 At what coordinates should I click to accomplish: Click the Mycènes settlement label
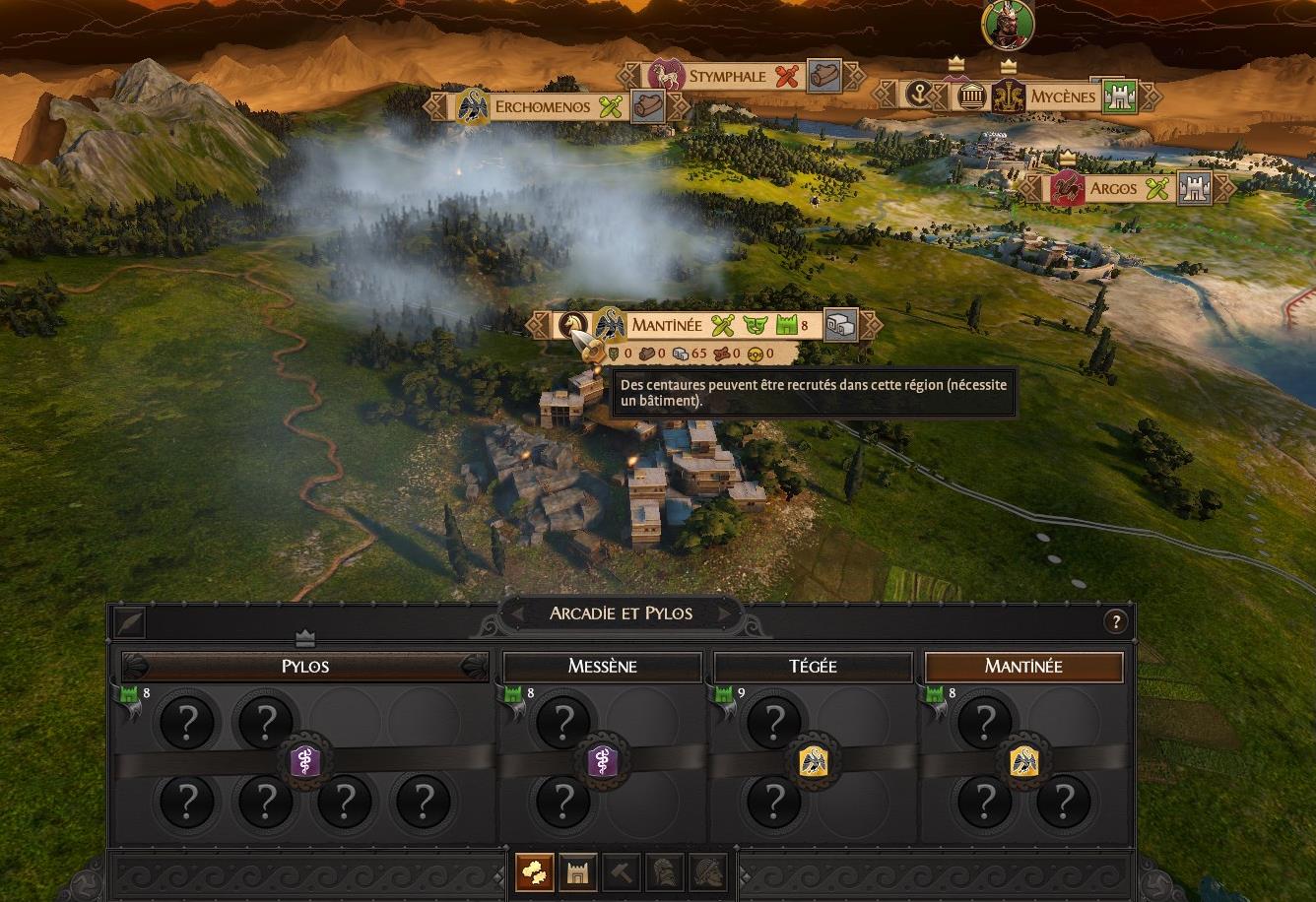click(x=1063, y=97)
